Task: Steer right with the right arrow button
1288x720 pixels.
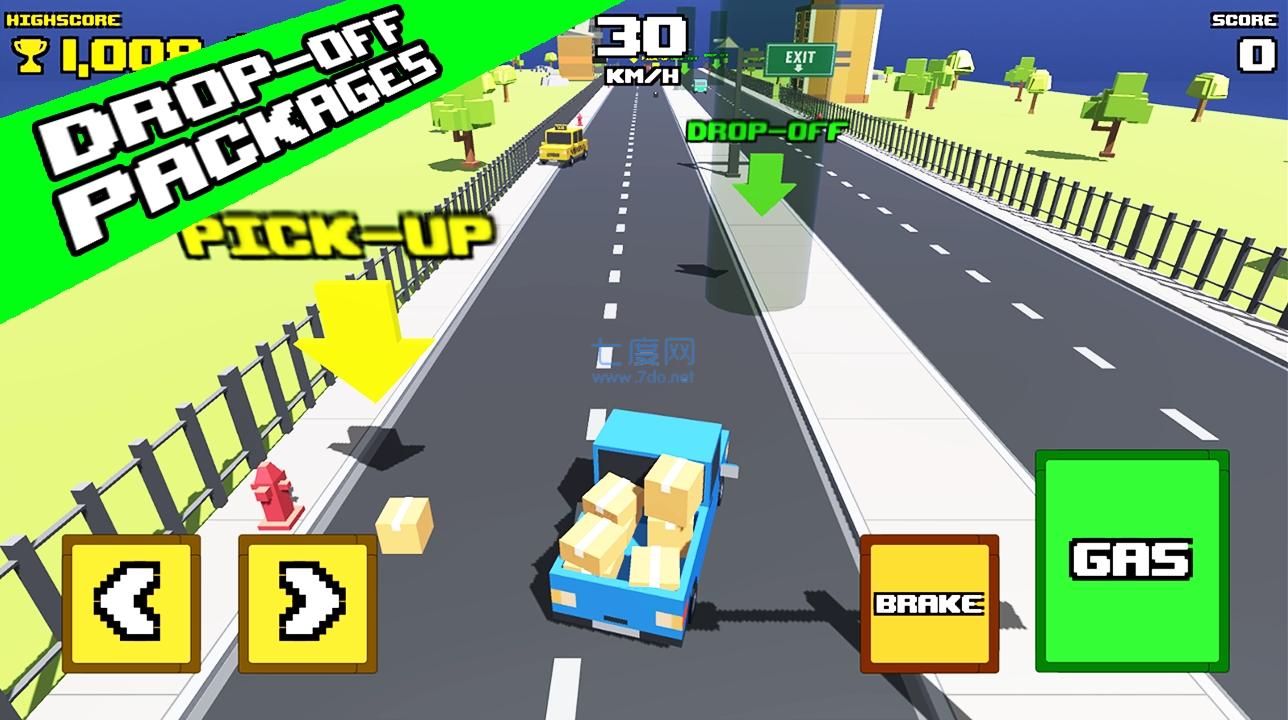Action: (307, 603)
